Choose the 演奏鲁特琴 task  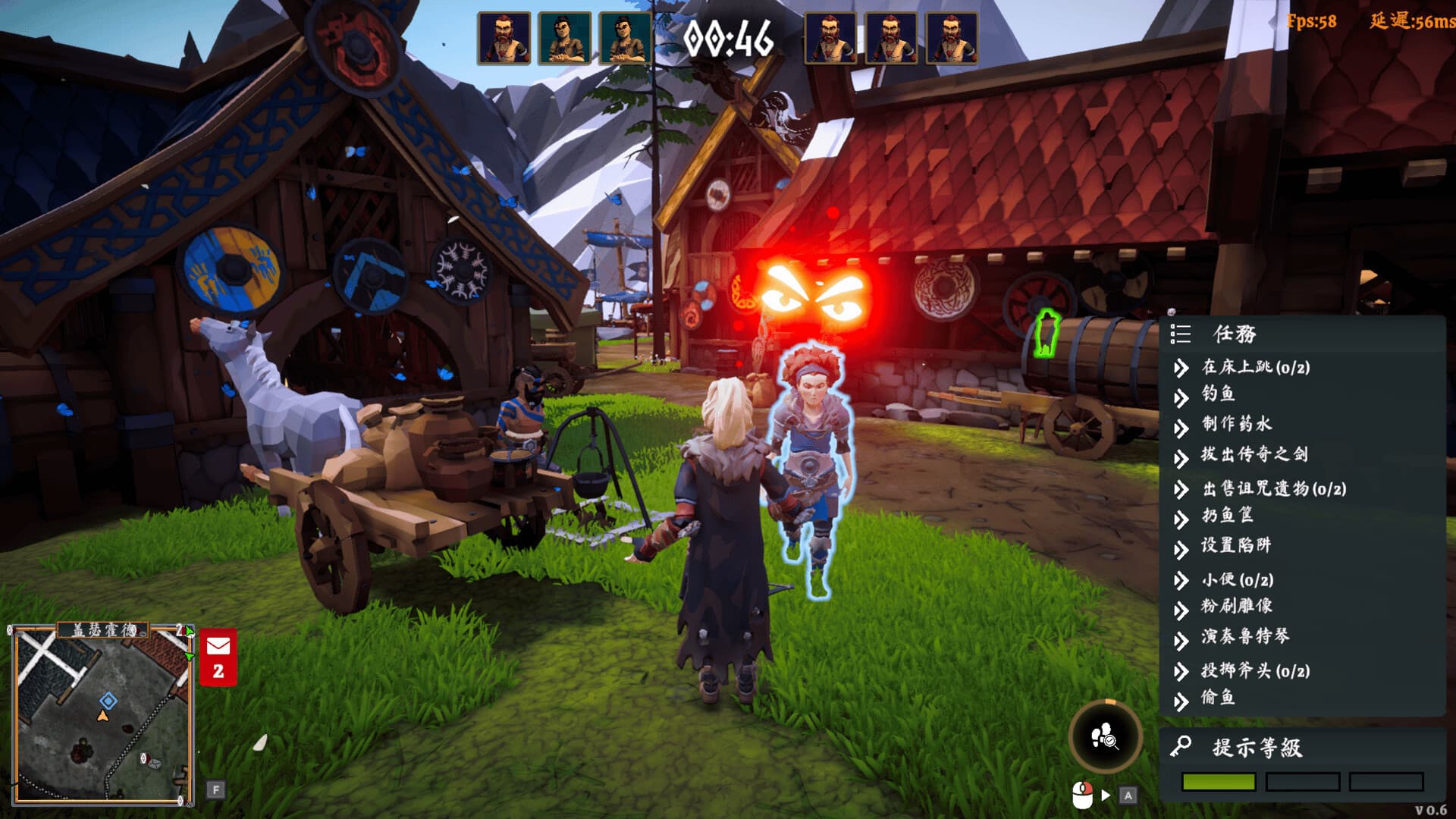[x=1244, y=637]
